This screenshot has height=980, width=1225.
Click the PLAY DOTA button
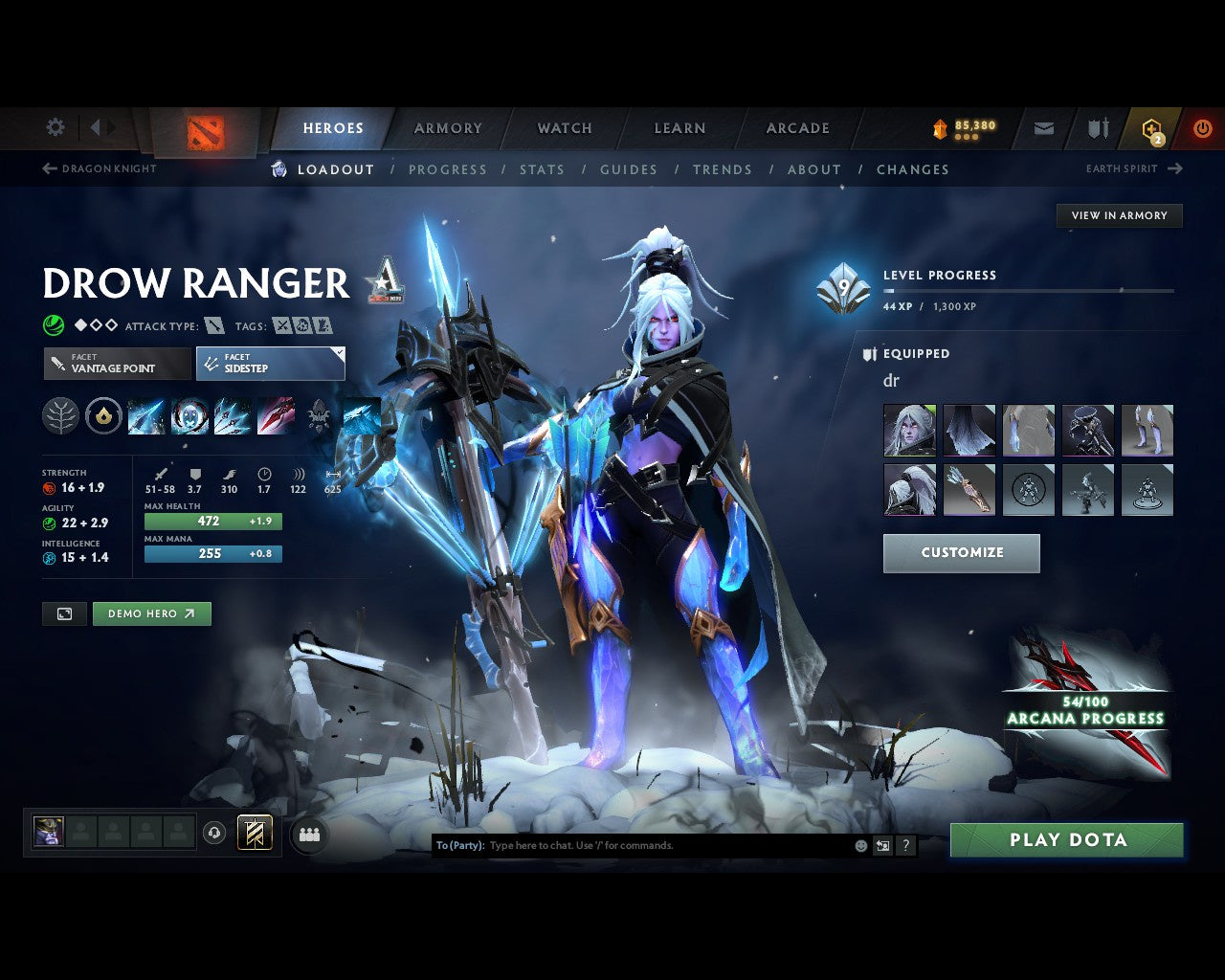(x=1066, y=839)
